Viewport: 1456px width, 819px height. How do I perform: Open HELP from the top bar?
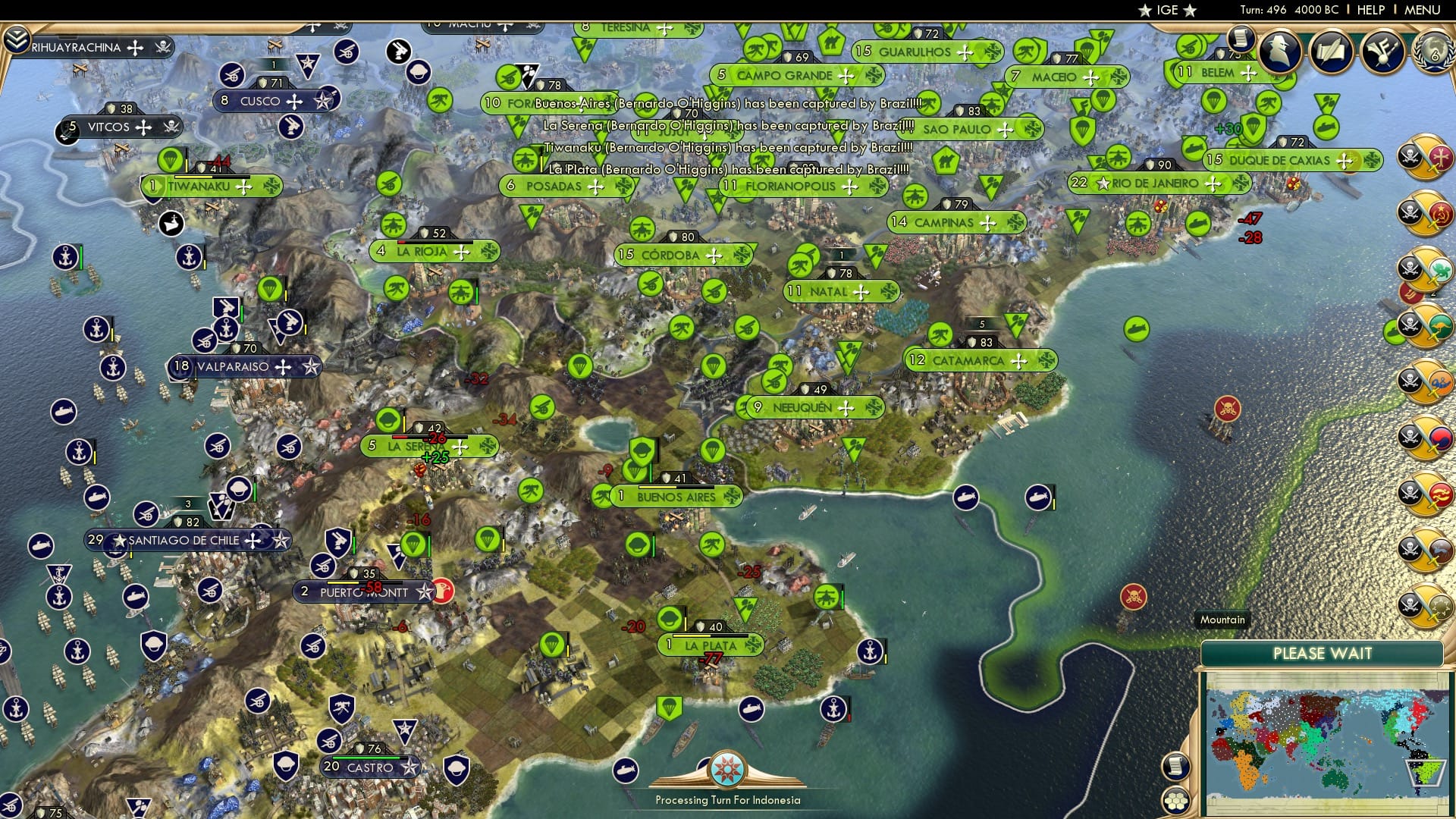(x=1370, y=11)
